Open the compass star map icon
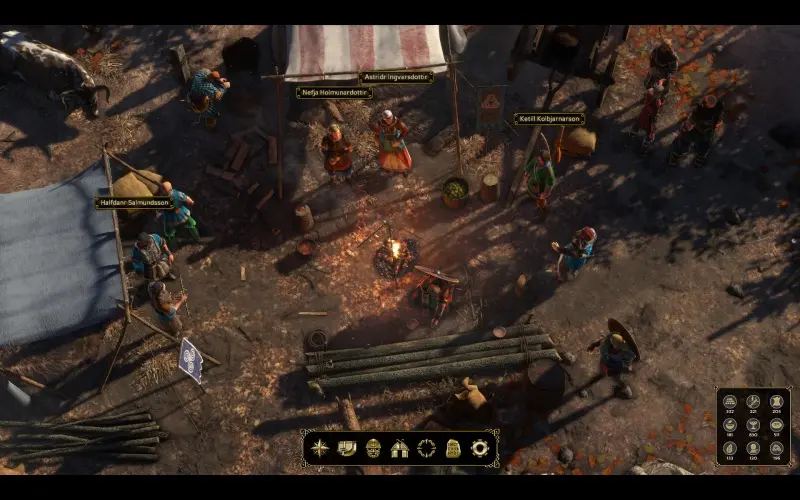 coord(319,448)
